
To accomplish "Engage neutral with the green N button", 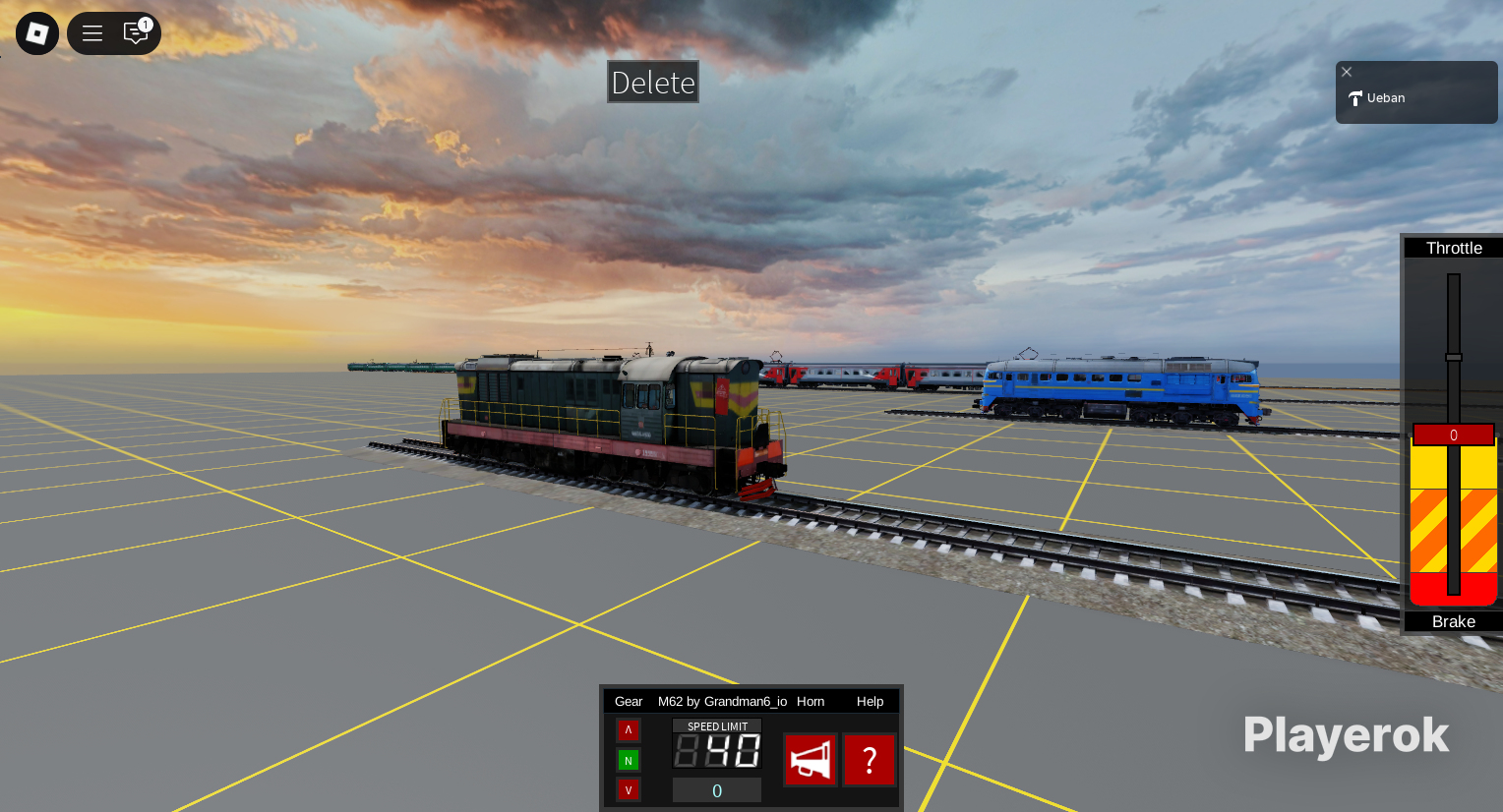I will tap(629, 760).
